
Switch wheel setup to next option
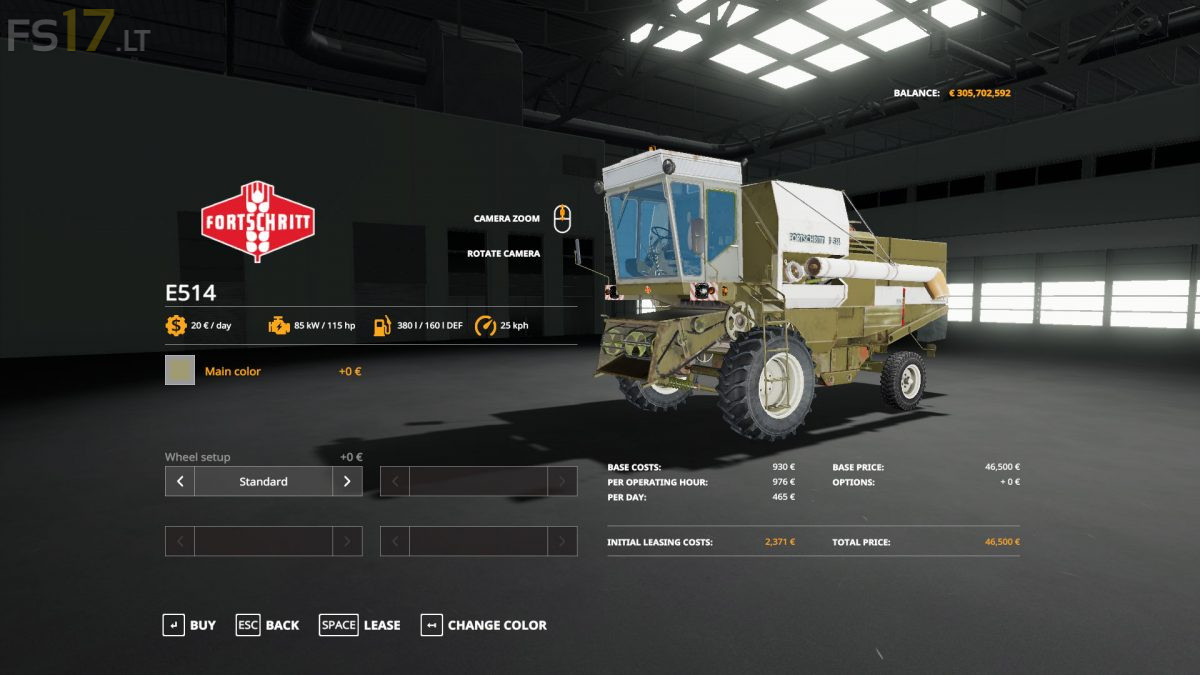347,481
